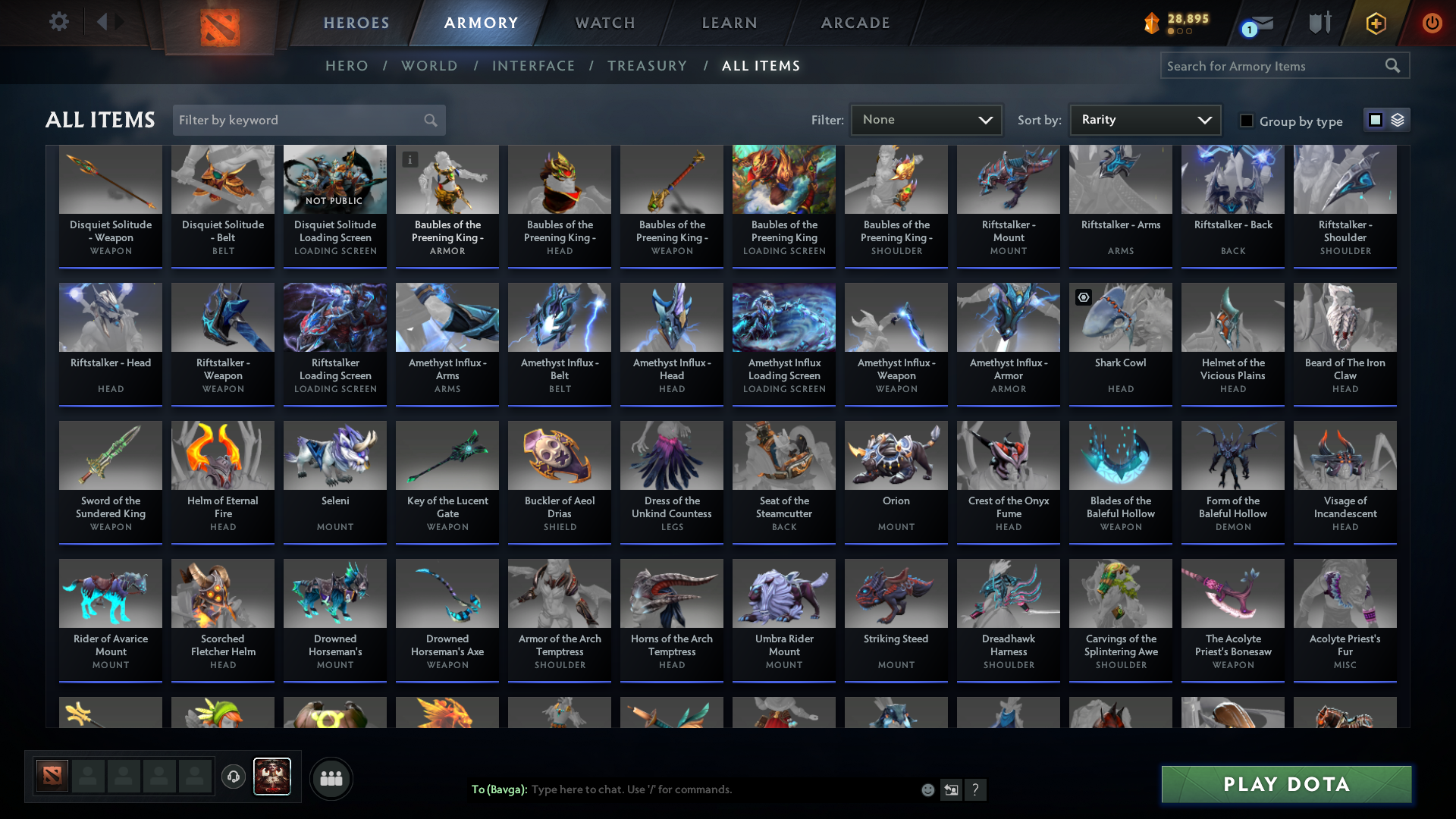The image size is (1456, 819).
Task: Open the help question mark next to chat
Action: 976,789
